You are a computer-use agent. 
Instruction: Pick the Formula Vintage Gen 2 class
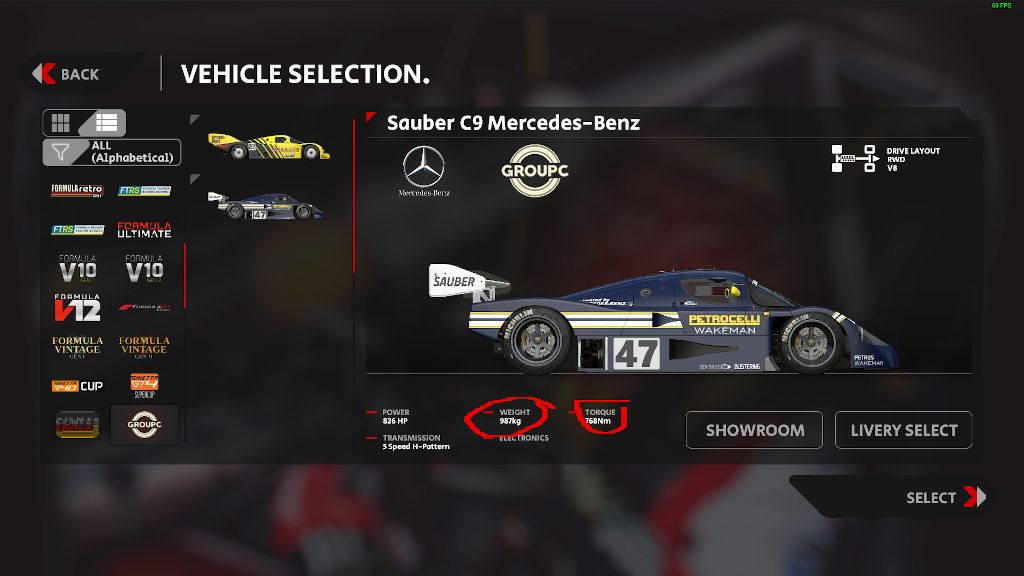144,346
